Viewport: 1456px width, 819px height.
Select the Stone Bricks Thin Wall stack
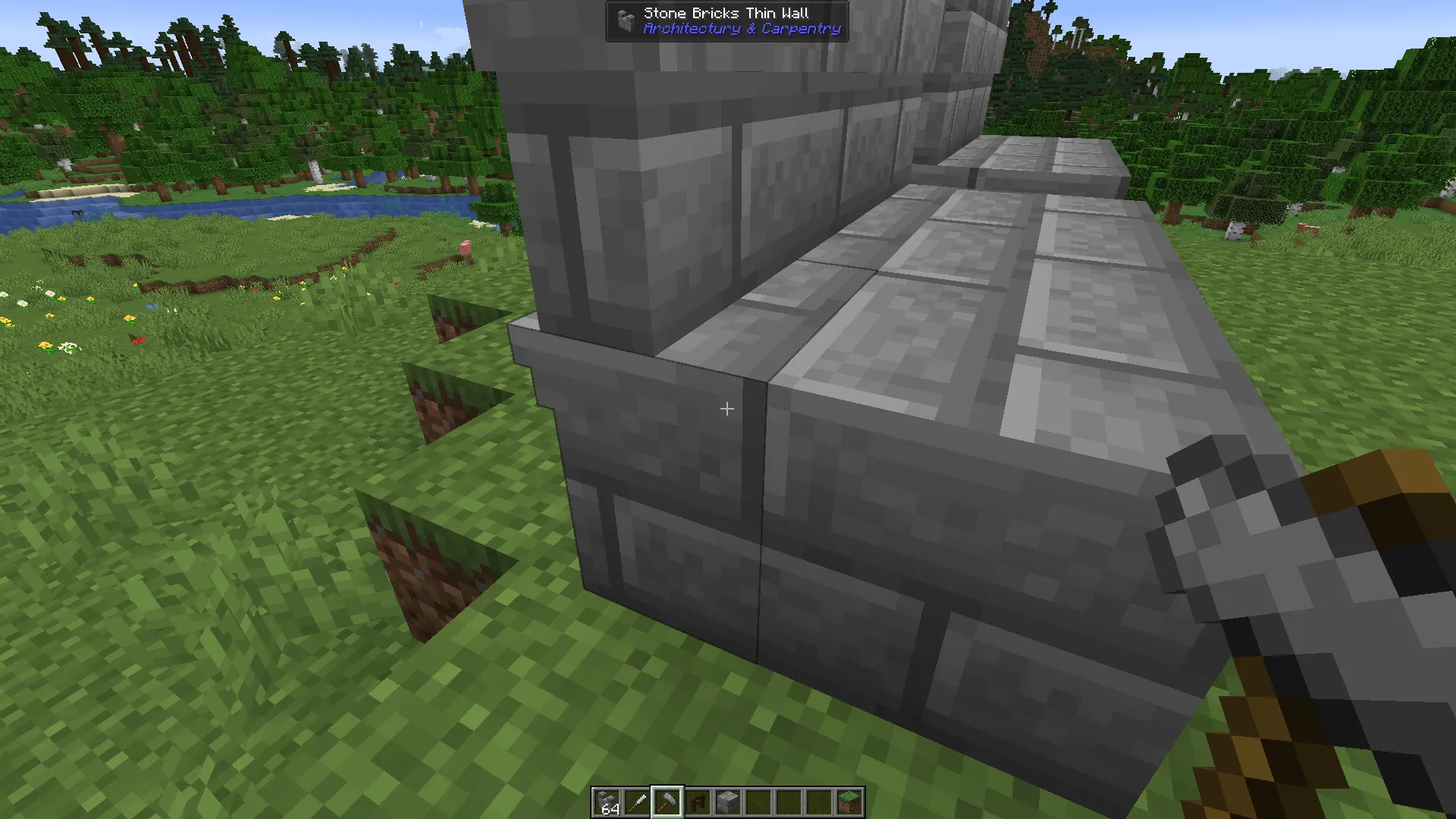[607, 802]
